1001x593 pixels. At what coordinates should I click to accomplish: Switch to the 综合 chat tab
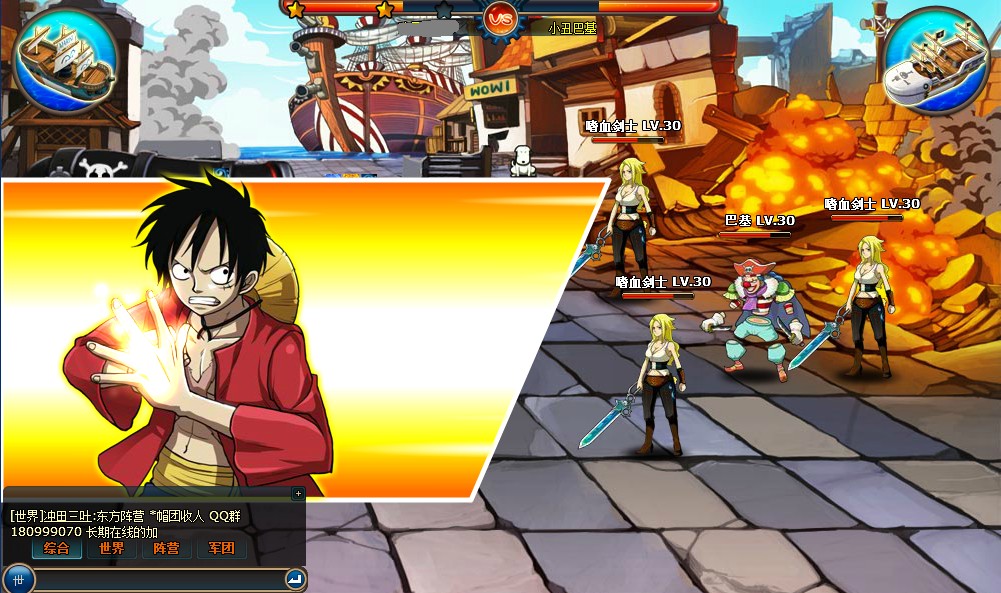pos(57,548)
